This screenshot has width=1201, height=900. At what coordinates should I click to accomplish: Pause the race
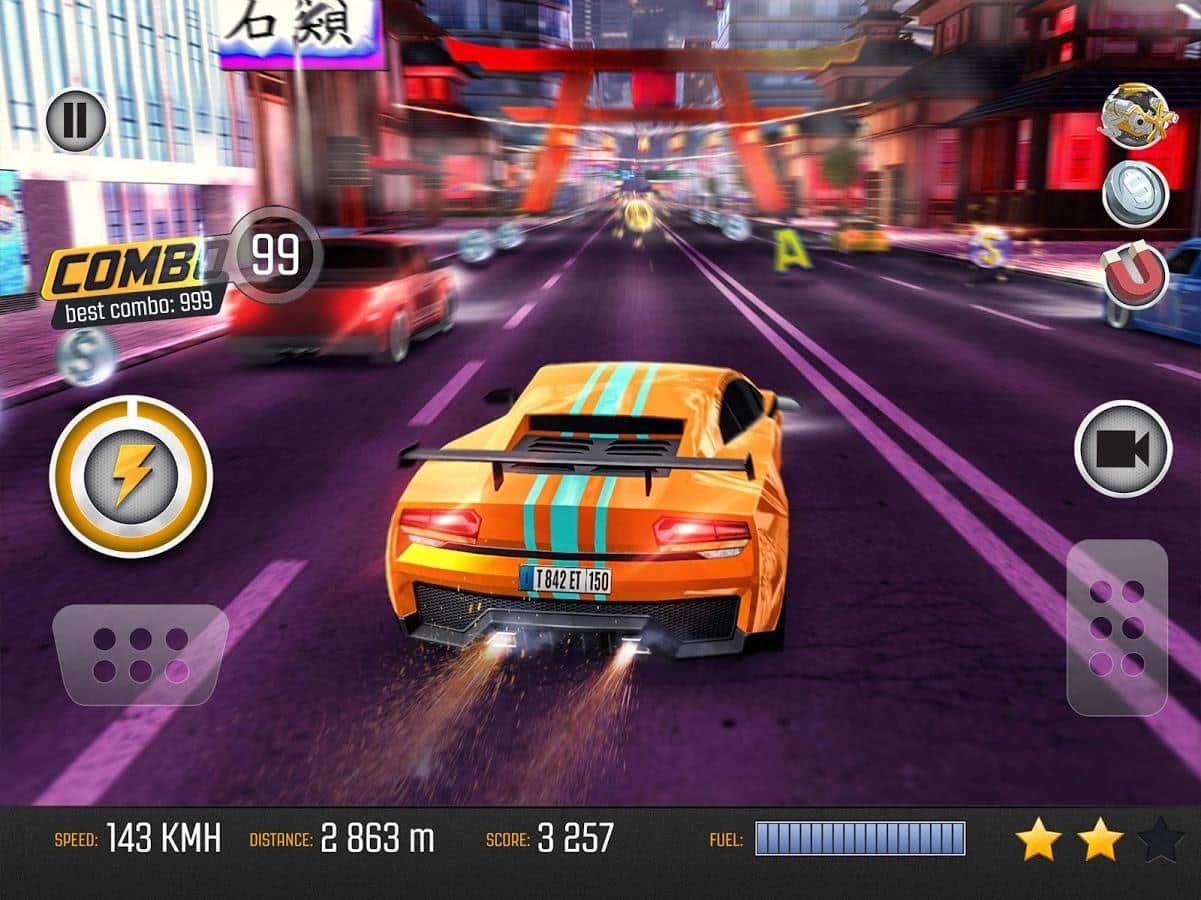76,121
